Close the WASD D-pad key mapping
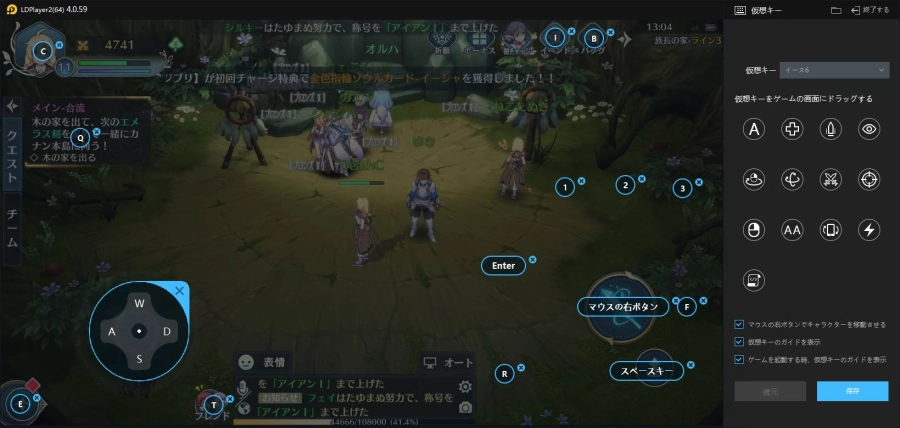 tap(180, 291)
